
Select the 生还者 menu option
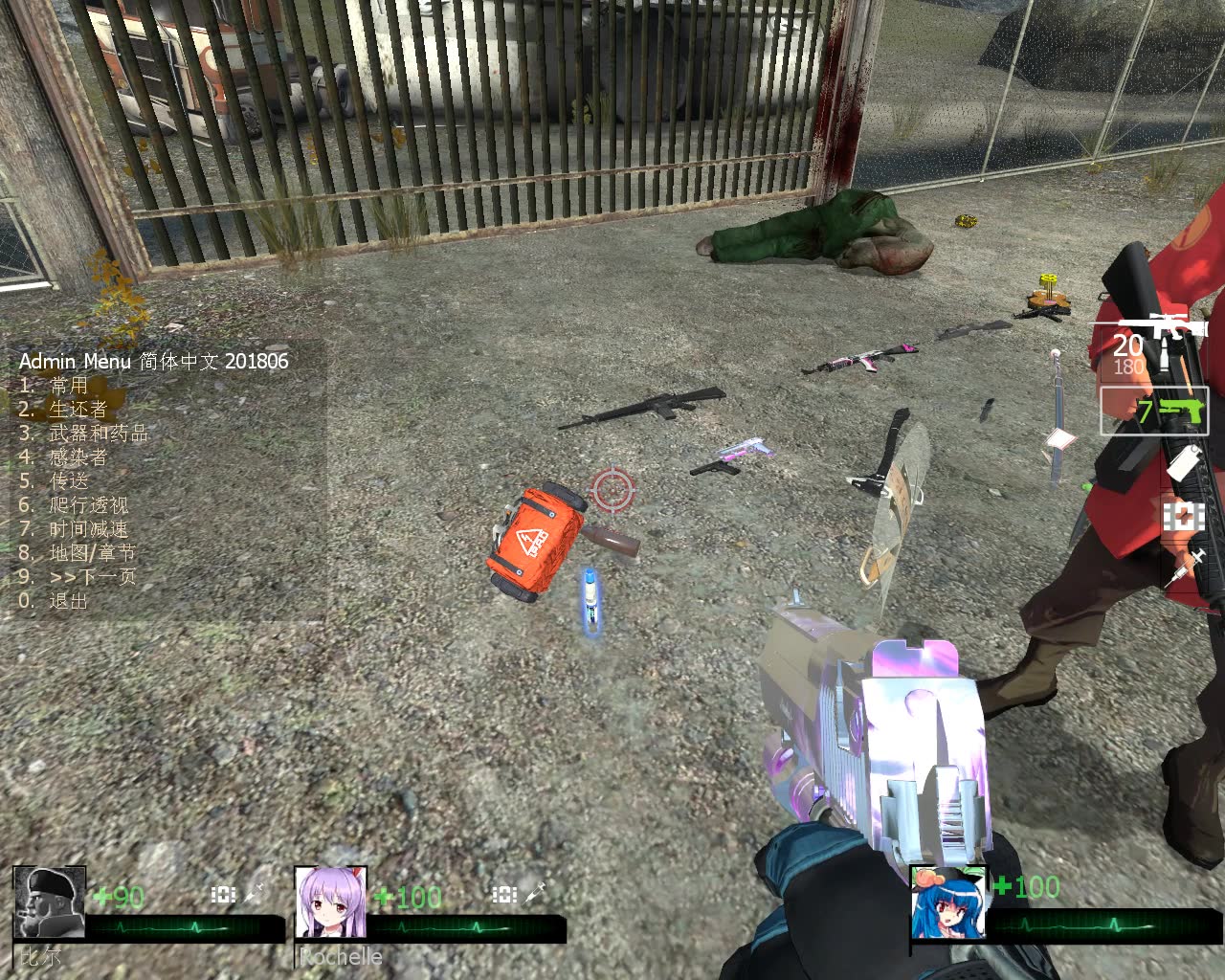click(x=77, y=410)
